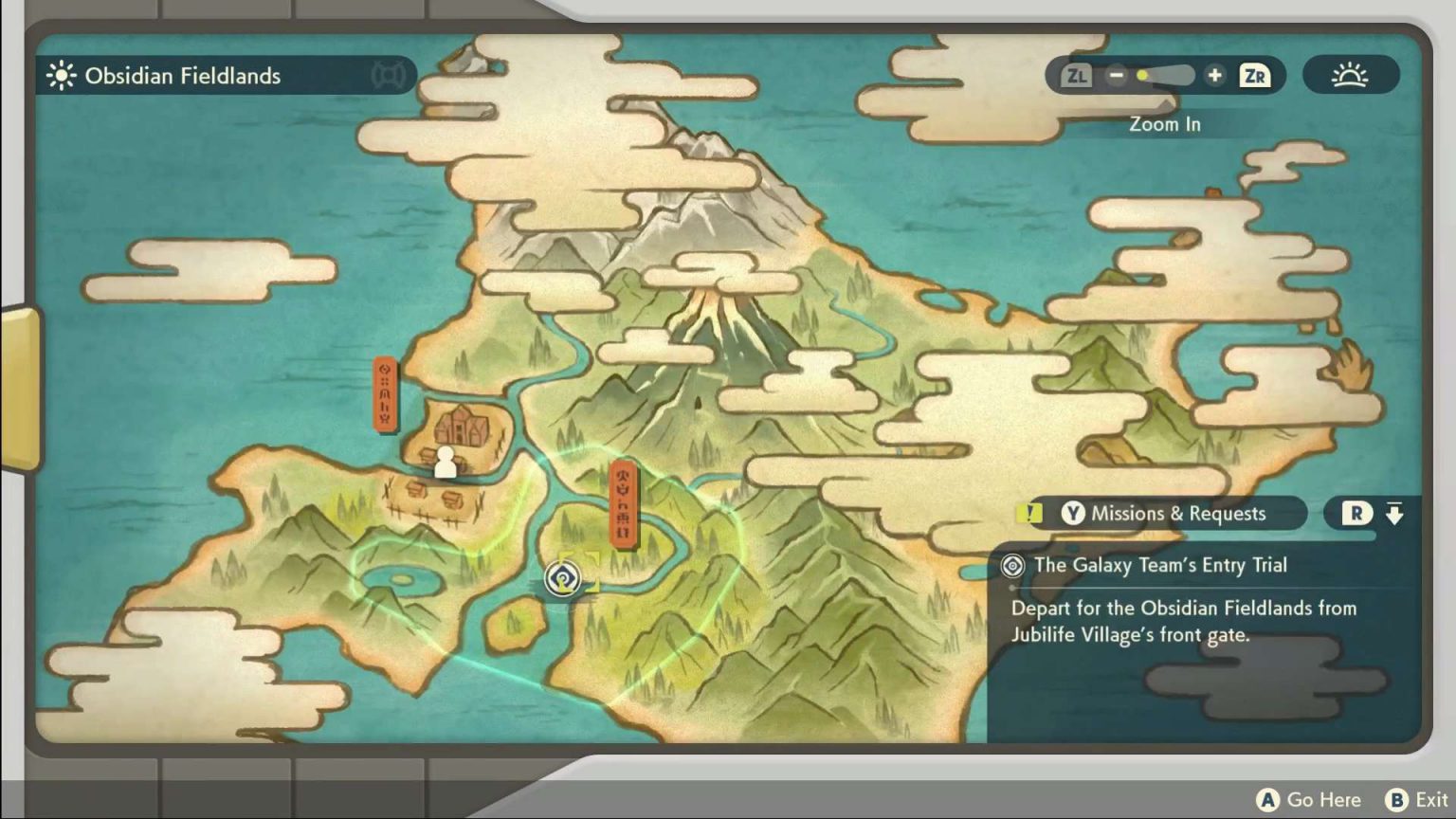The height and width of the screenshot is (819, 1456).
Task: Select the linked-rings icon next to region name
Action: click(x=388, y=76)
